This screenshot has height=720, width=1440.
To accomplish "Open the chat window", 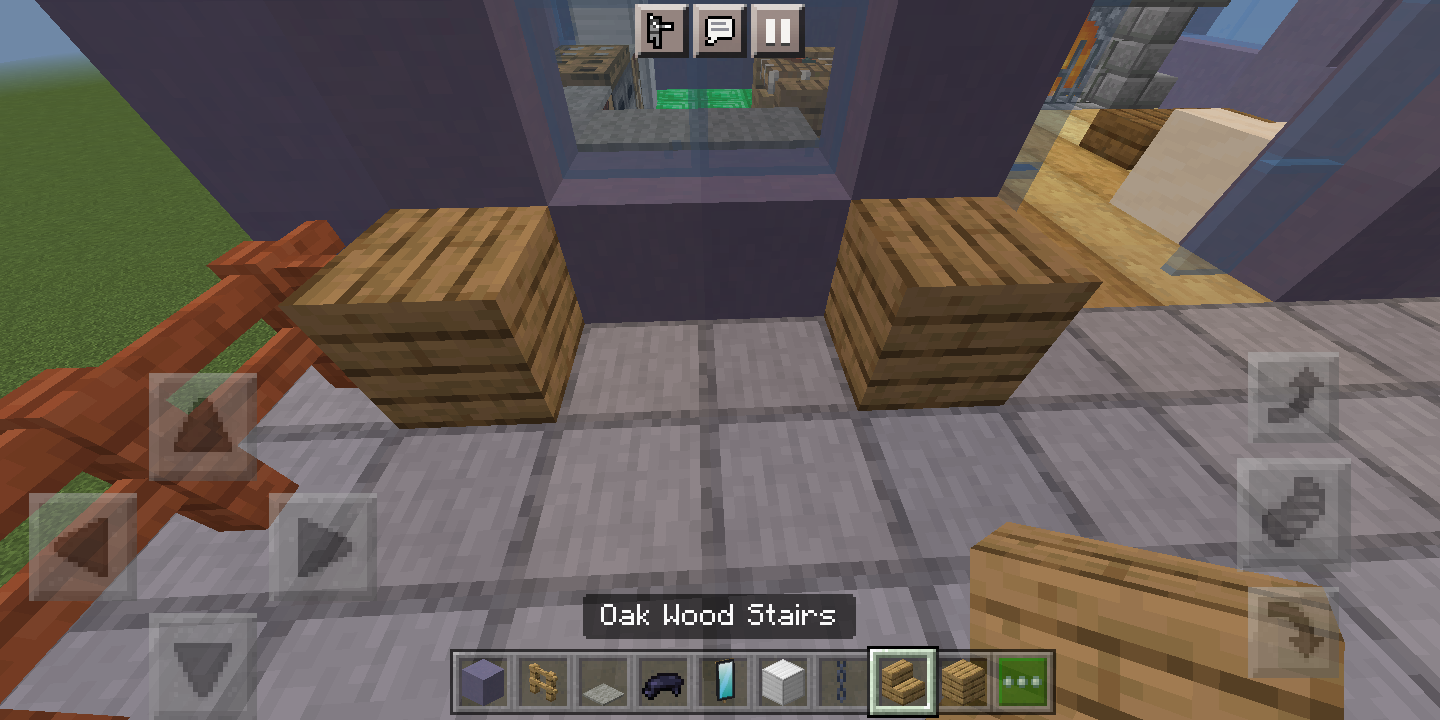I will [719, 31].
